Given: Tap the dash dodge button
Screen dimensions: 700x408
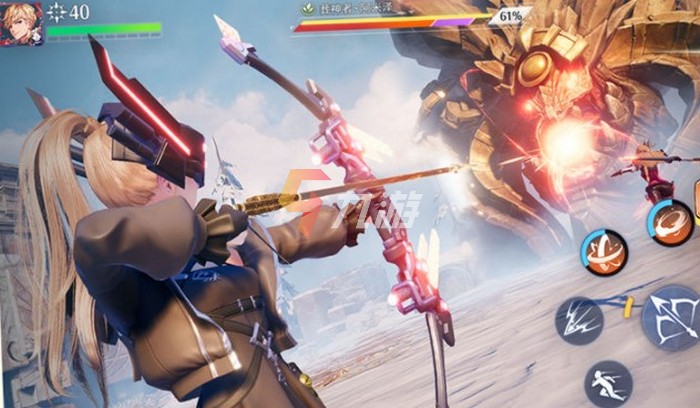Looking at the screenshot, I should [x=607, y=383].
